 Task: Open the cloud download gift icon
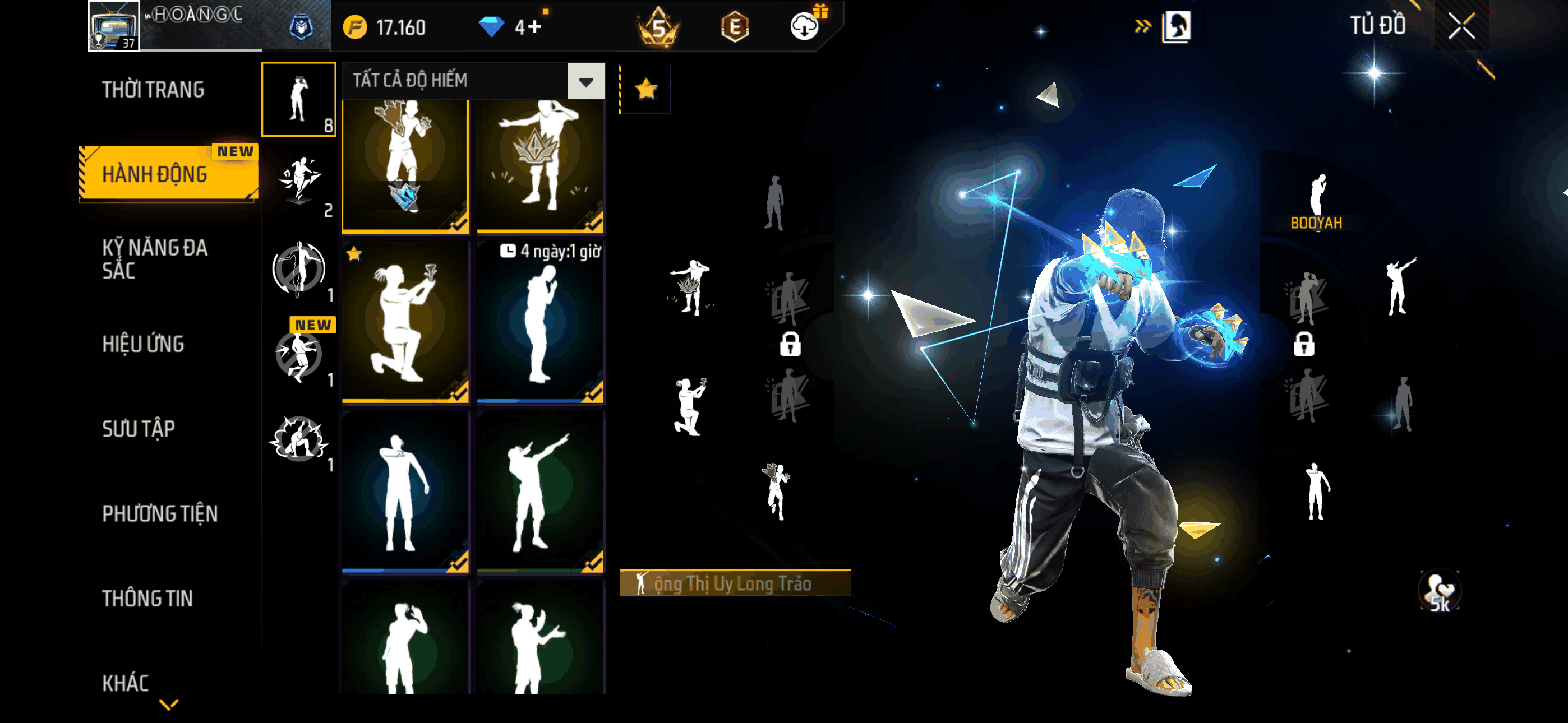[805, 26]
